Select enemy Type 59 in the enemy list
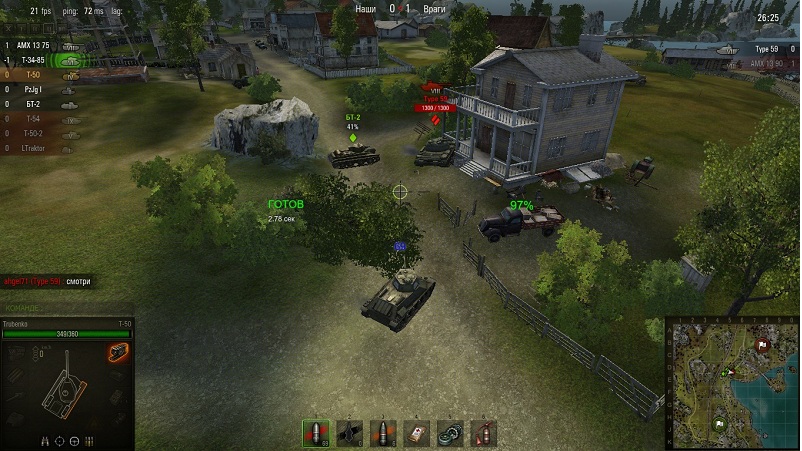 coord(766,48)
